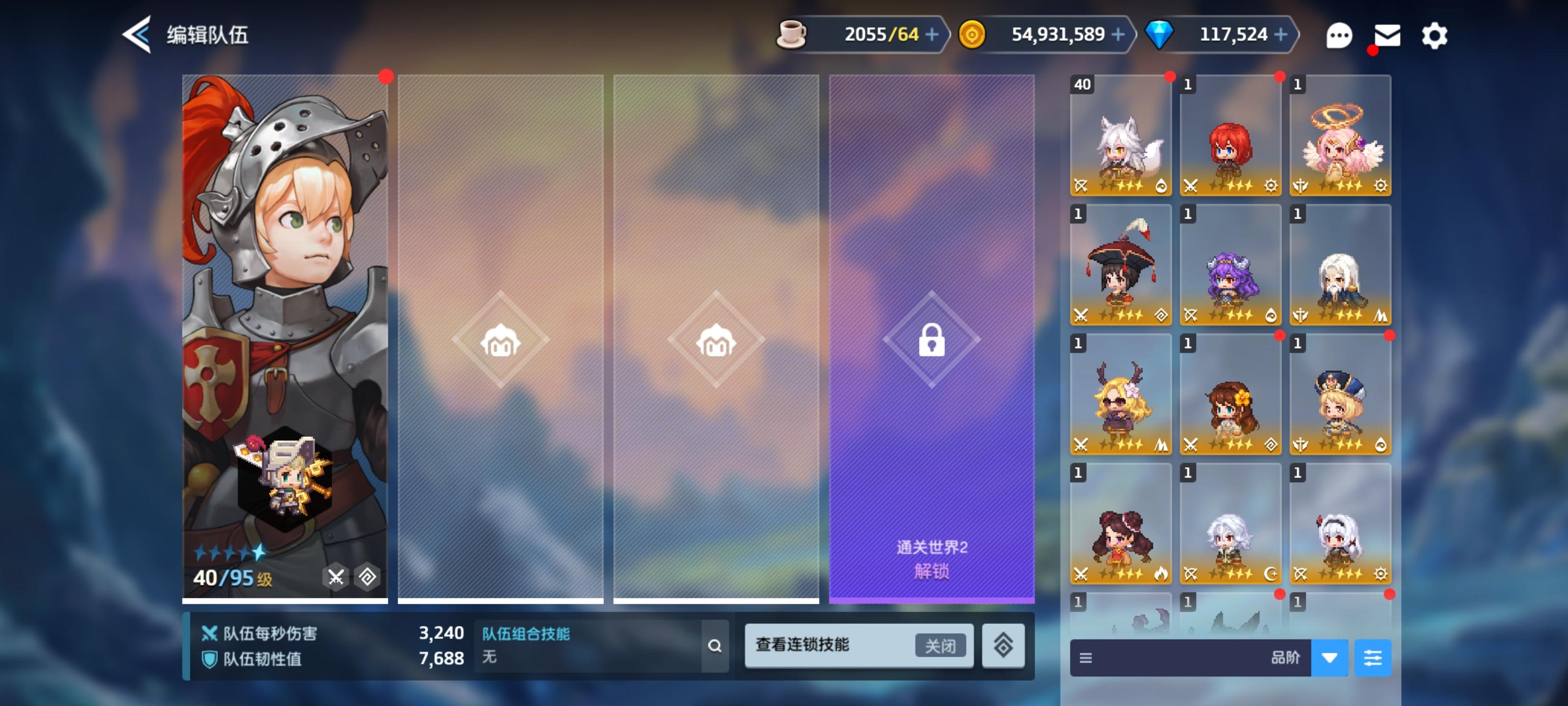Open the chat messages icon
Viewport: 1568px width, 706px height.
(x=1339, y=35)
